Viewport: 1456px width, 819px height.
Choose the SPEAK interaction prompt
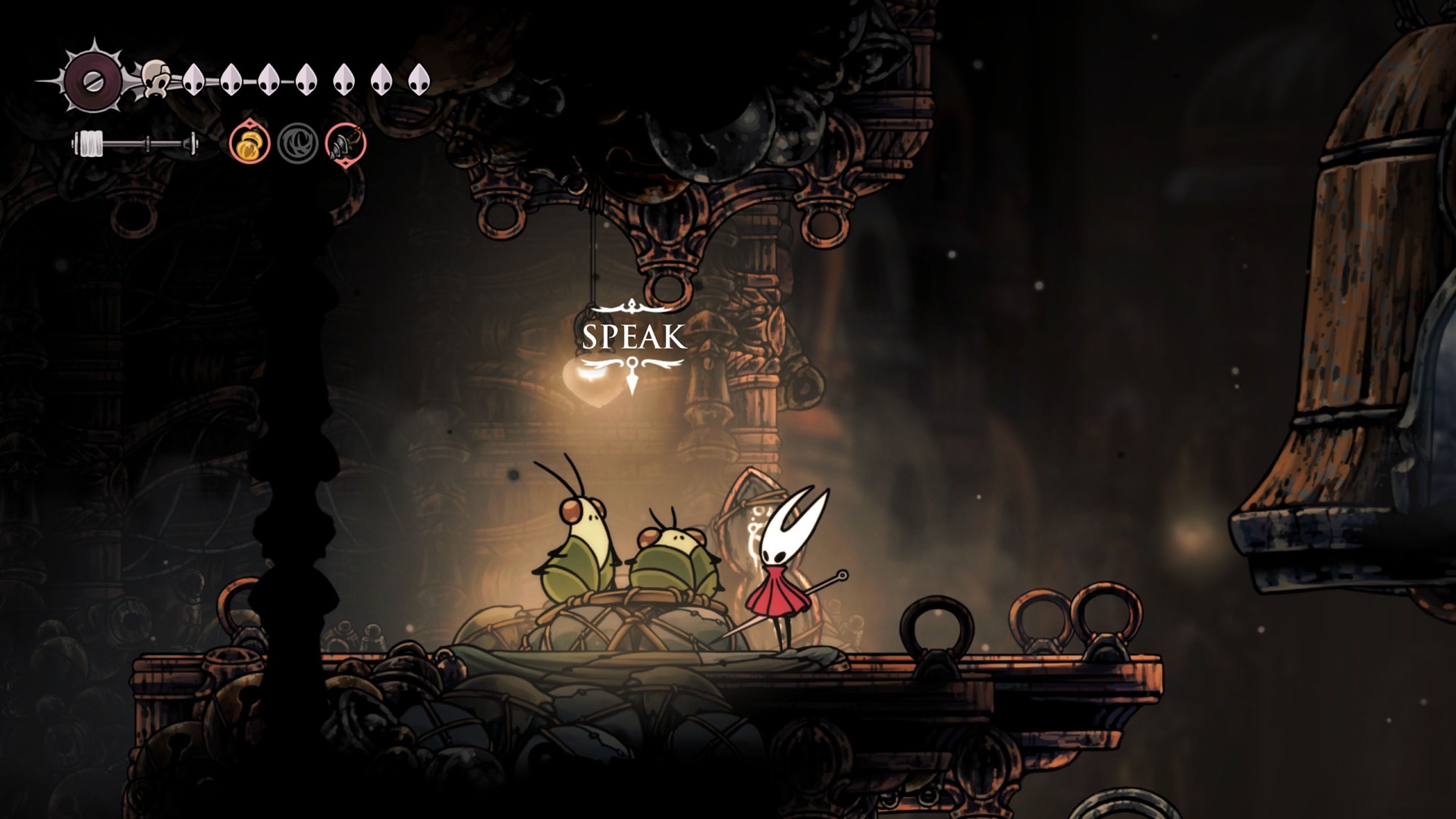[x=634, y=337]
